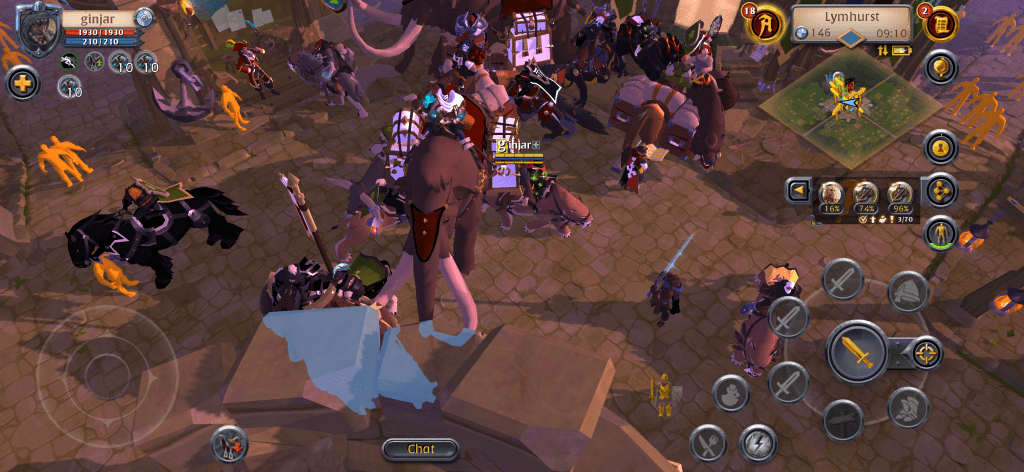Screen dimensions: 1024x472
Task: Activate the main golden sword attack button
Action: [x=857, y=352]
